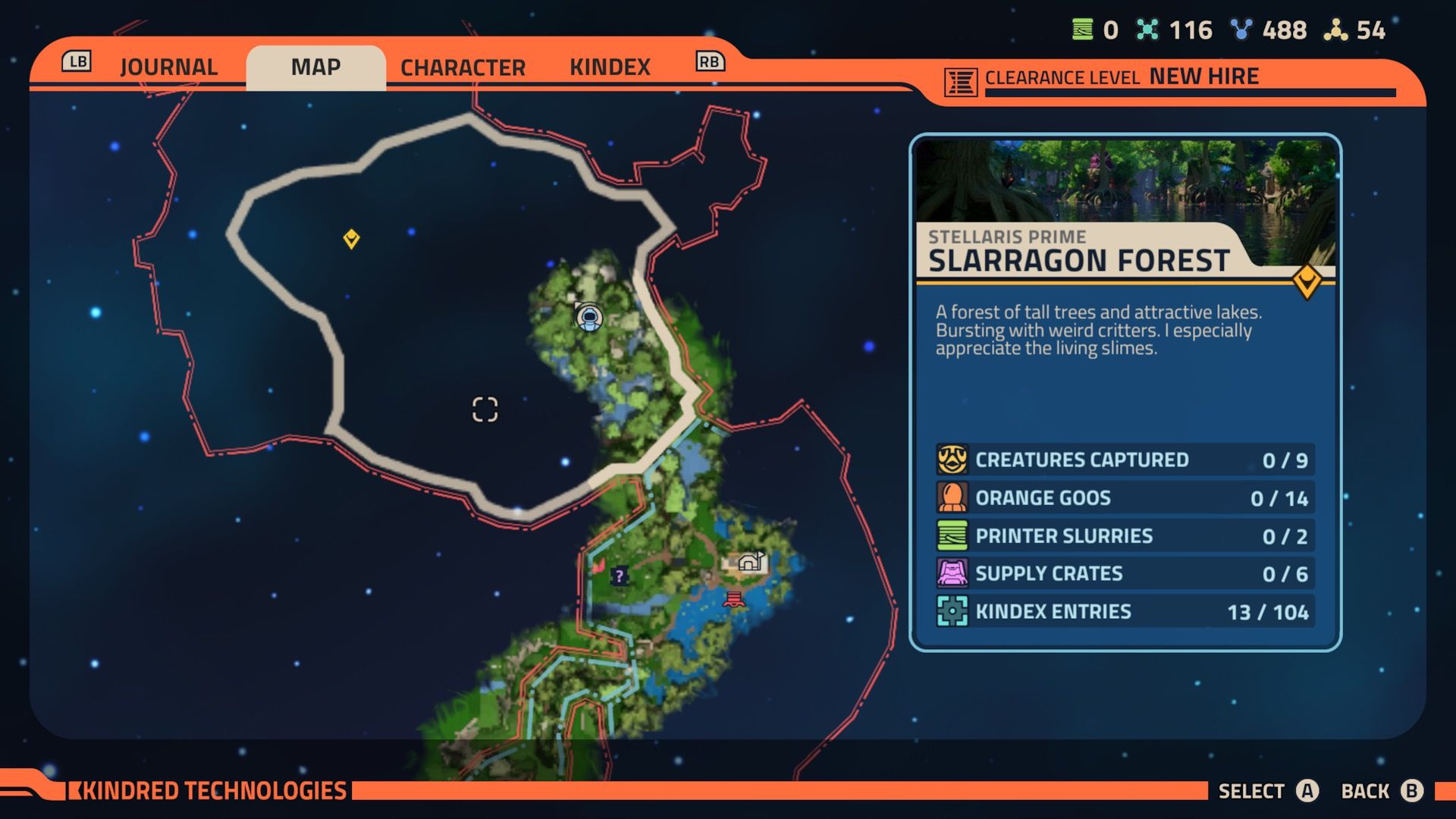
Task: Select the Orange Goos blob icon
Action: [x=952, y=498]
